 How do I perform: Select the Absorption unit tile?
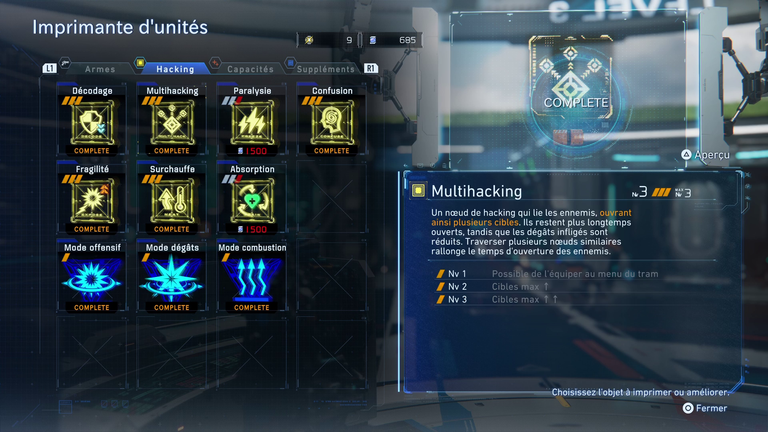(x=251, y=200)
